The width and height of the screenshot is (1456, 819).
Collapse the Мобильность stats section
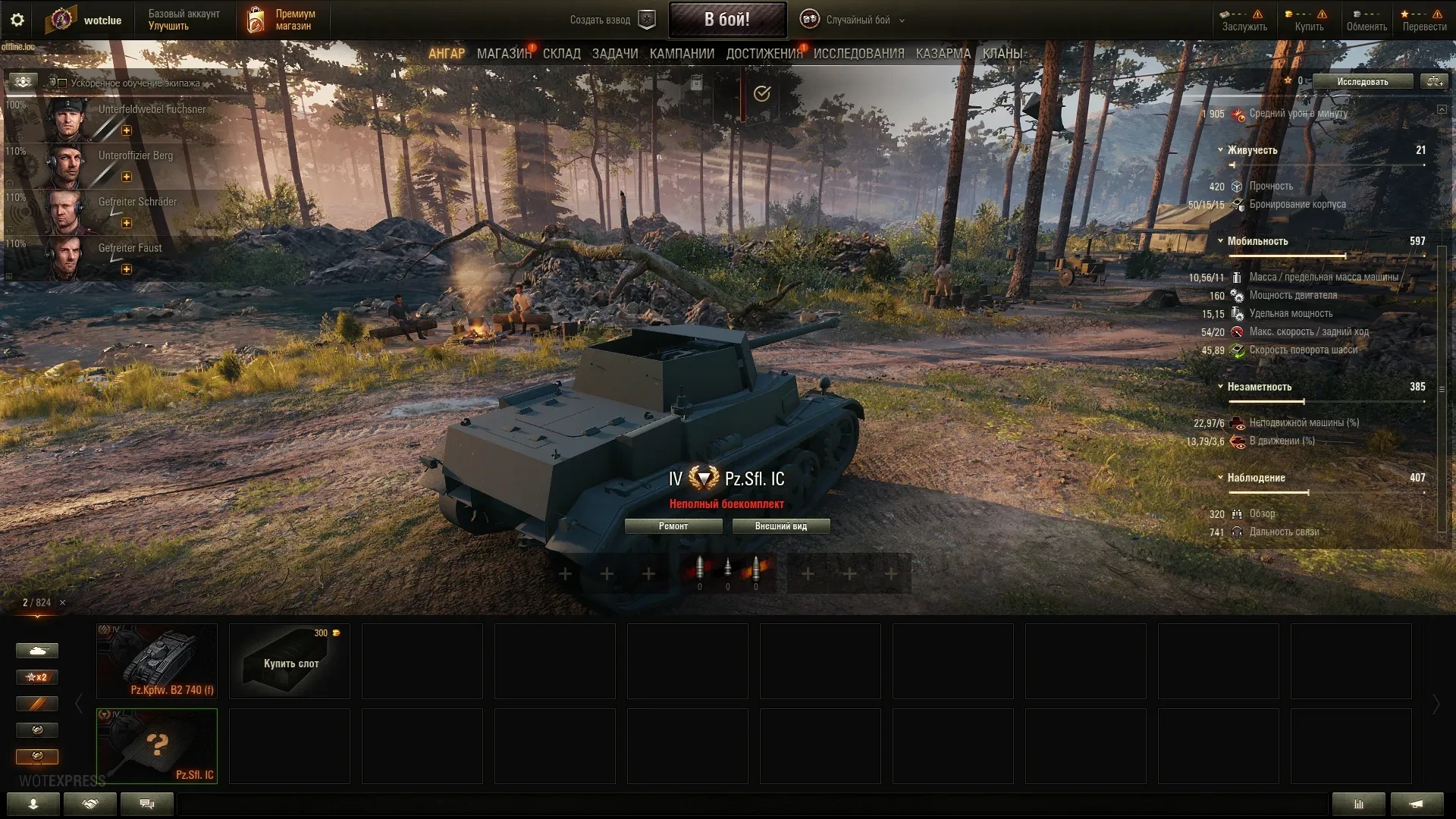[x=1220, y=241]
